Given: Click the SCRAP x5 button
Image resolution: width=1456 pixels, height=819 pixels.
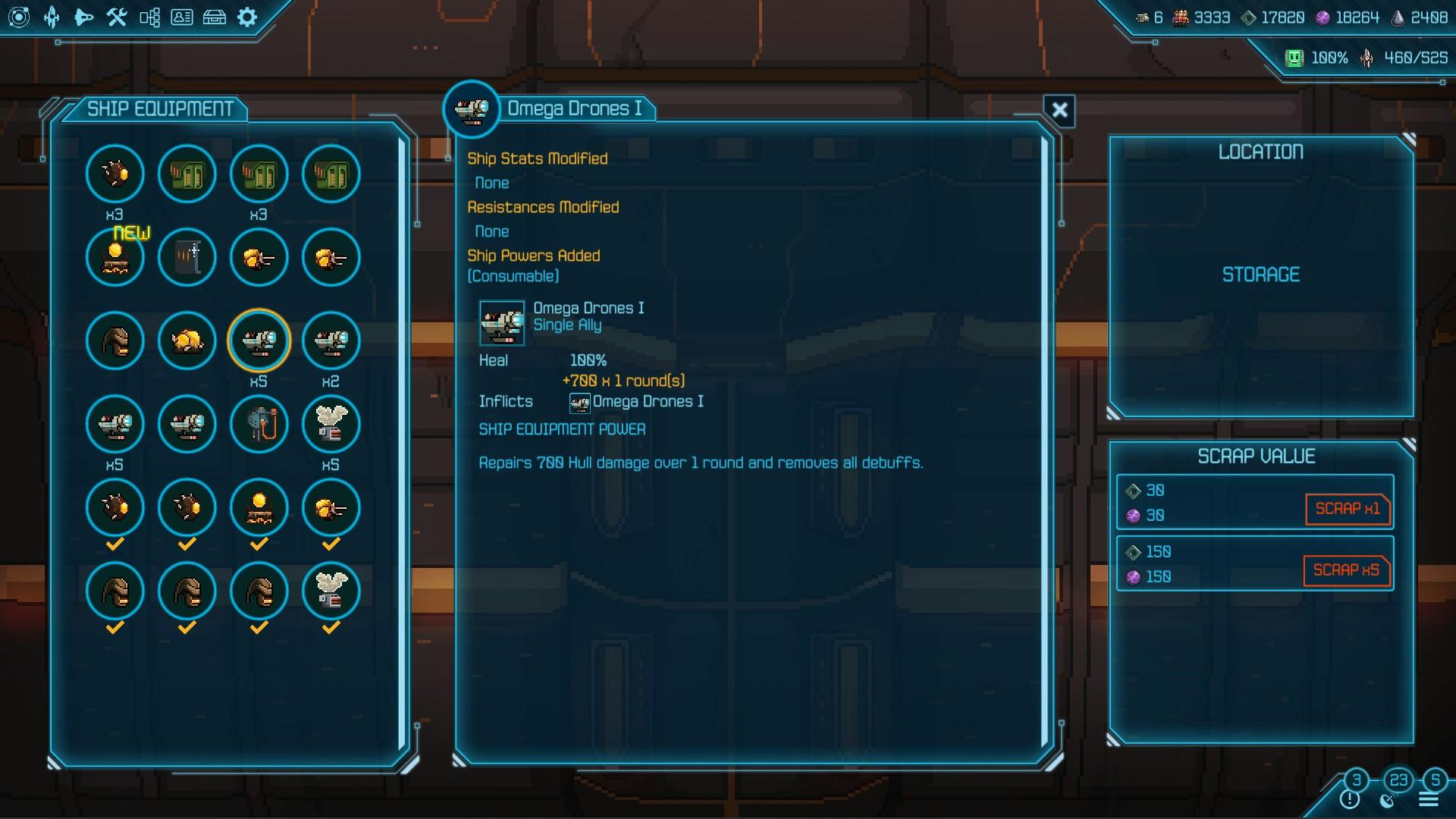Looking at the screenshot, I should click(x=1347, y=570).
